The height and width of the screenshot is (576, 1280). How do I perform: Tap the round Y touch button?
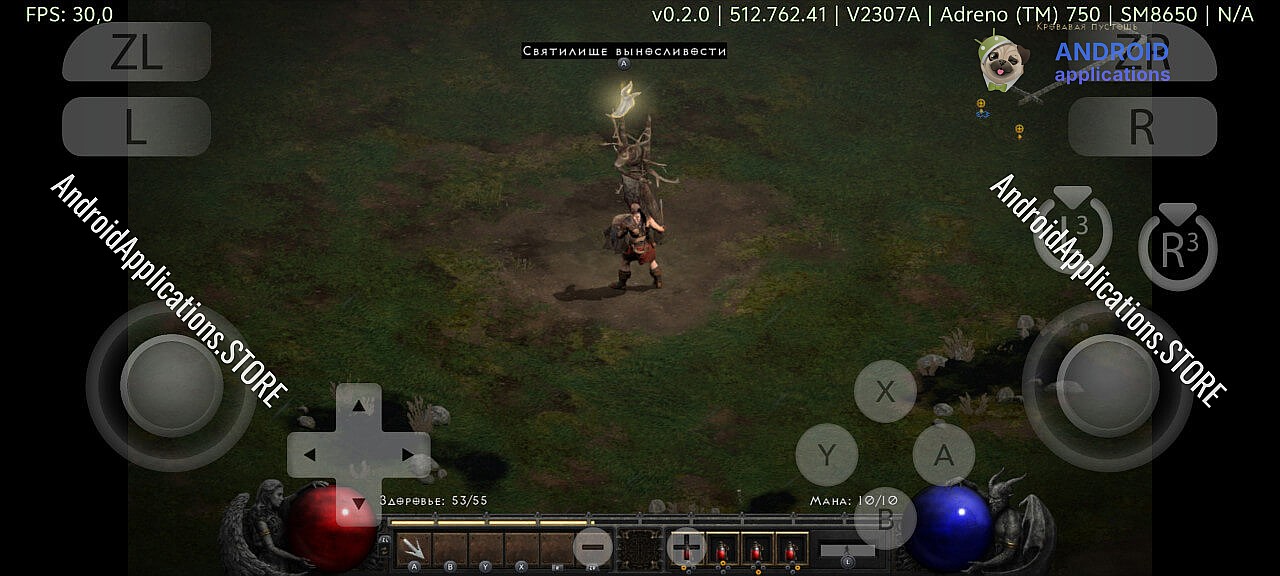tap(826, 455)
